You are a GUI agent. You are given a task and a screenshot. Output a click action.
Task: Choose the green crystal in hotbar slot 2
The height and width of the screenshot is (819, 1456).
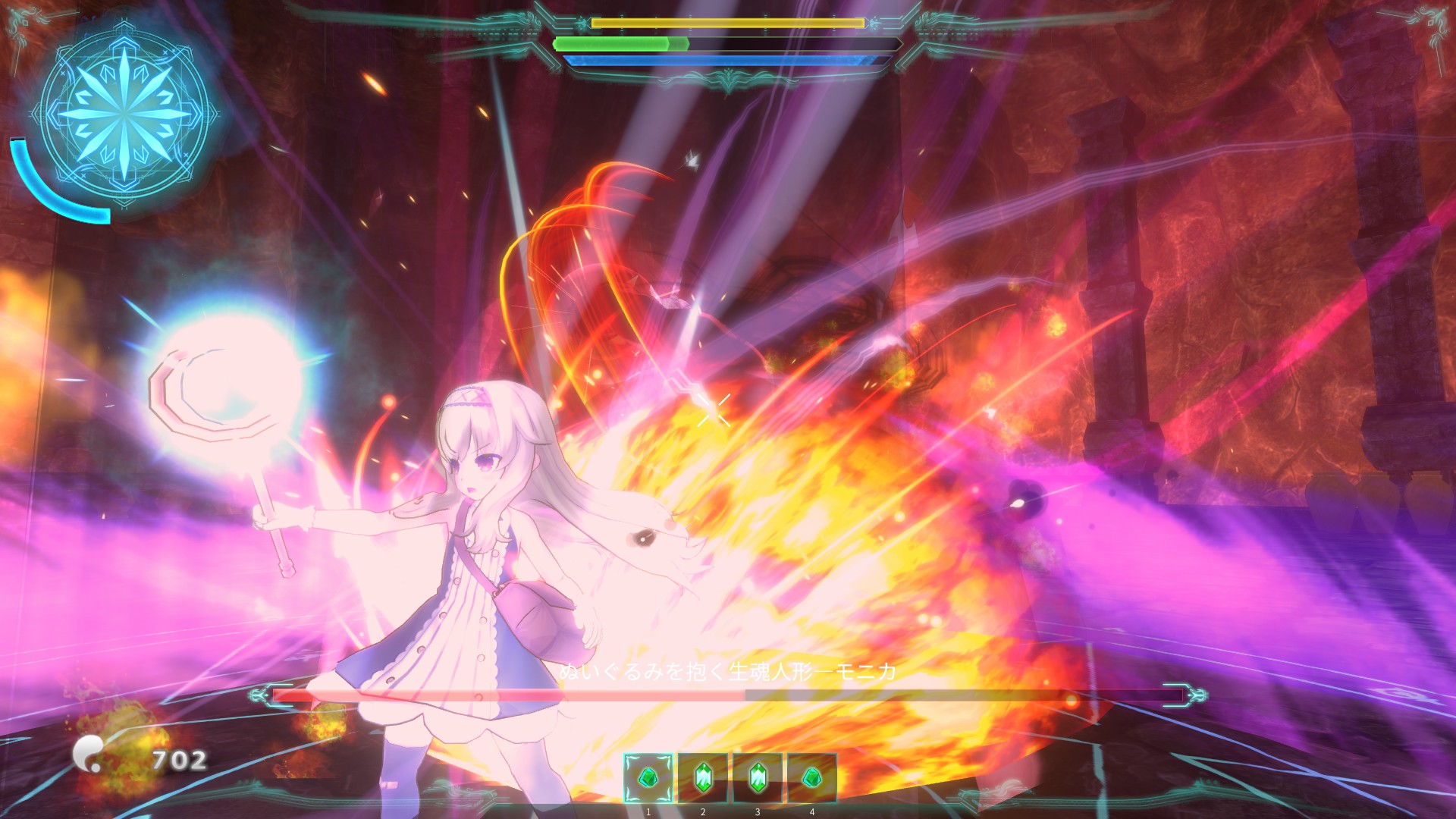[x=703, y=778]
